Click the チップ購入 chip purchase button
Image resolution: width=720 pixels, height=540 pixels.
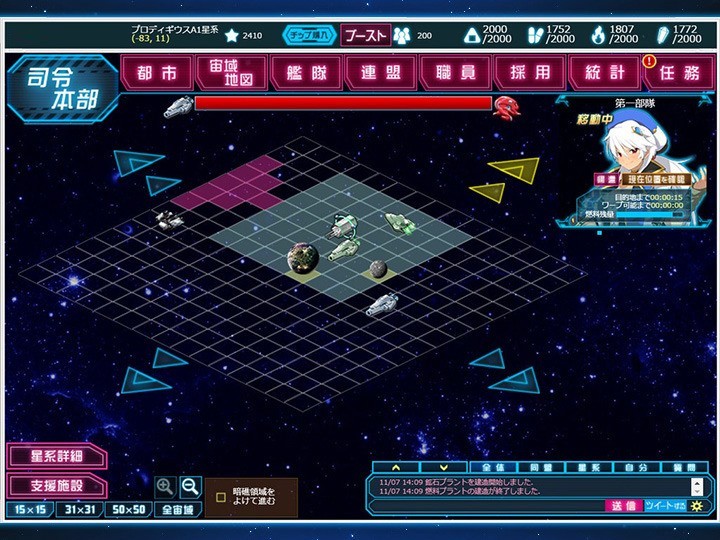[310, 36]
